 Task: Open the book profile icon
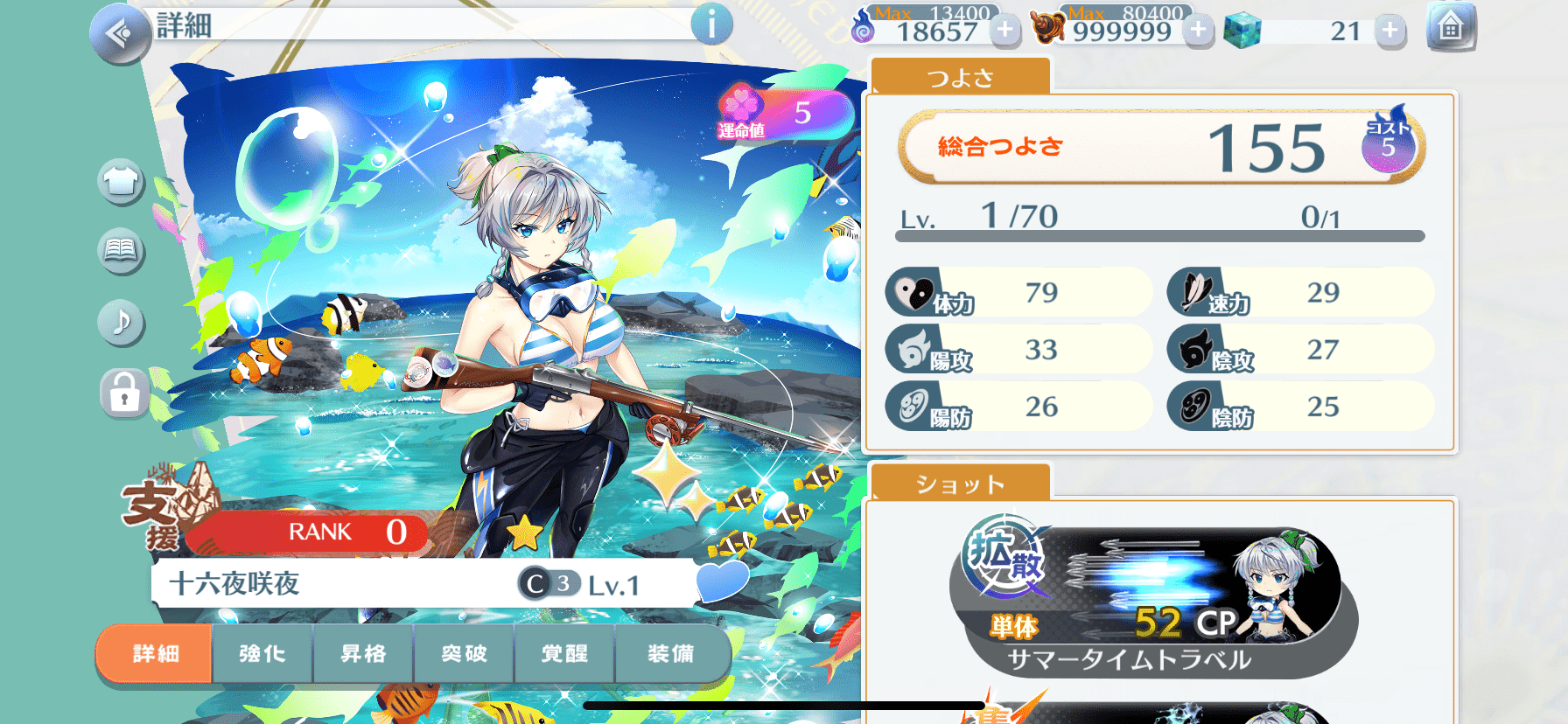tap(121, 252)
